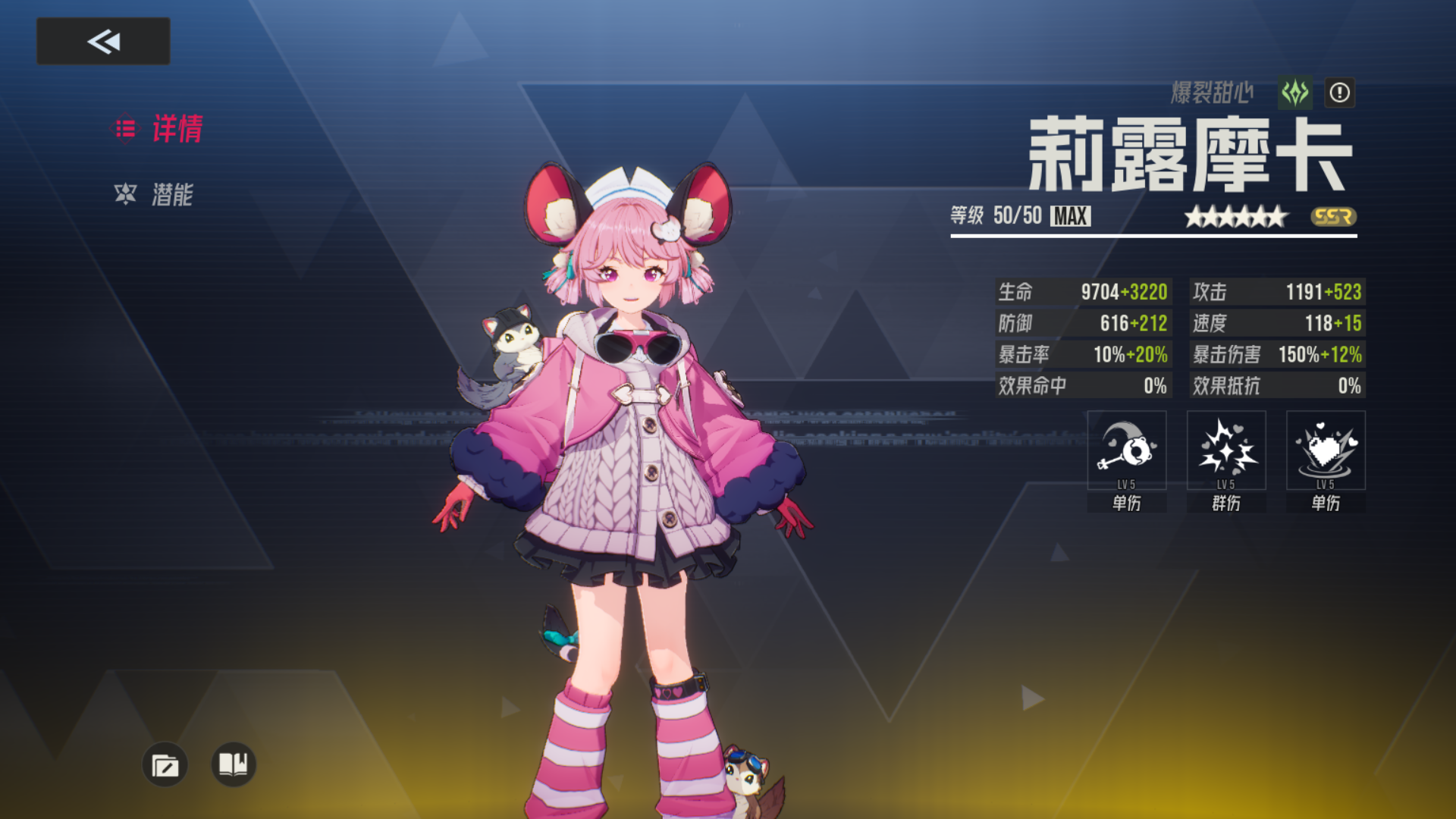Screen dimensions: 1456x819
Task: Click the back arrow button top left
Action: [102, 41]
